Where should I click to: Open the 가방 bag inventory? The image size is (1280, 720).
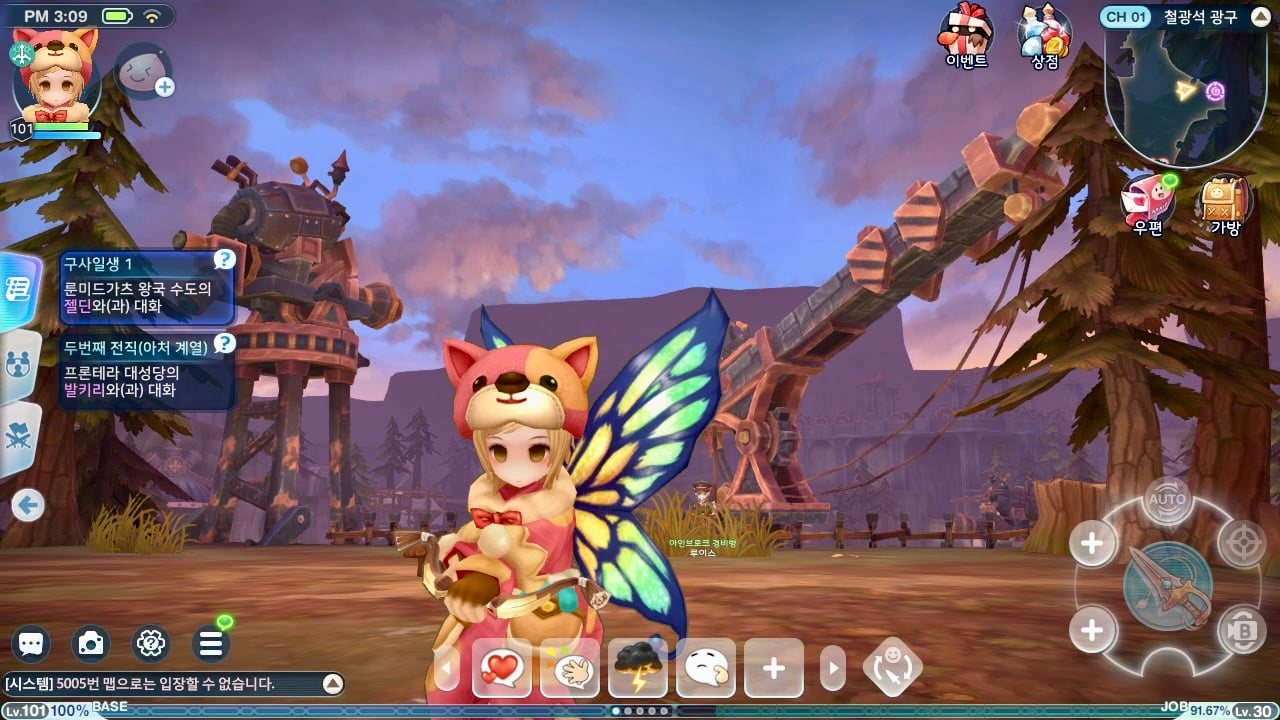tap(1225, 203)
